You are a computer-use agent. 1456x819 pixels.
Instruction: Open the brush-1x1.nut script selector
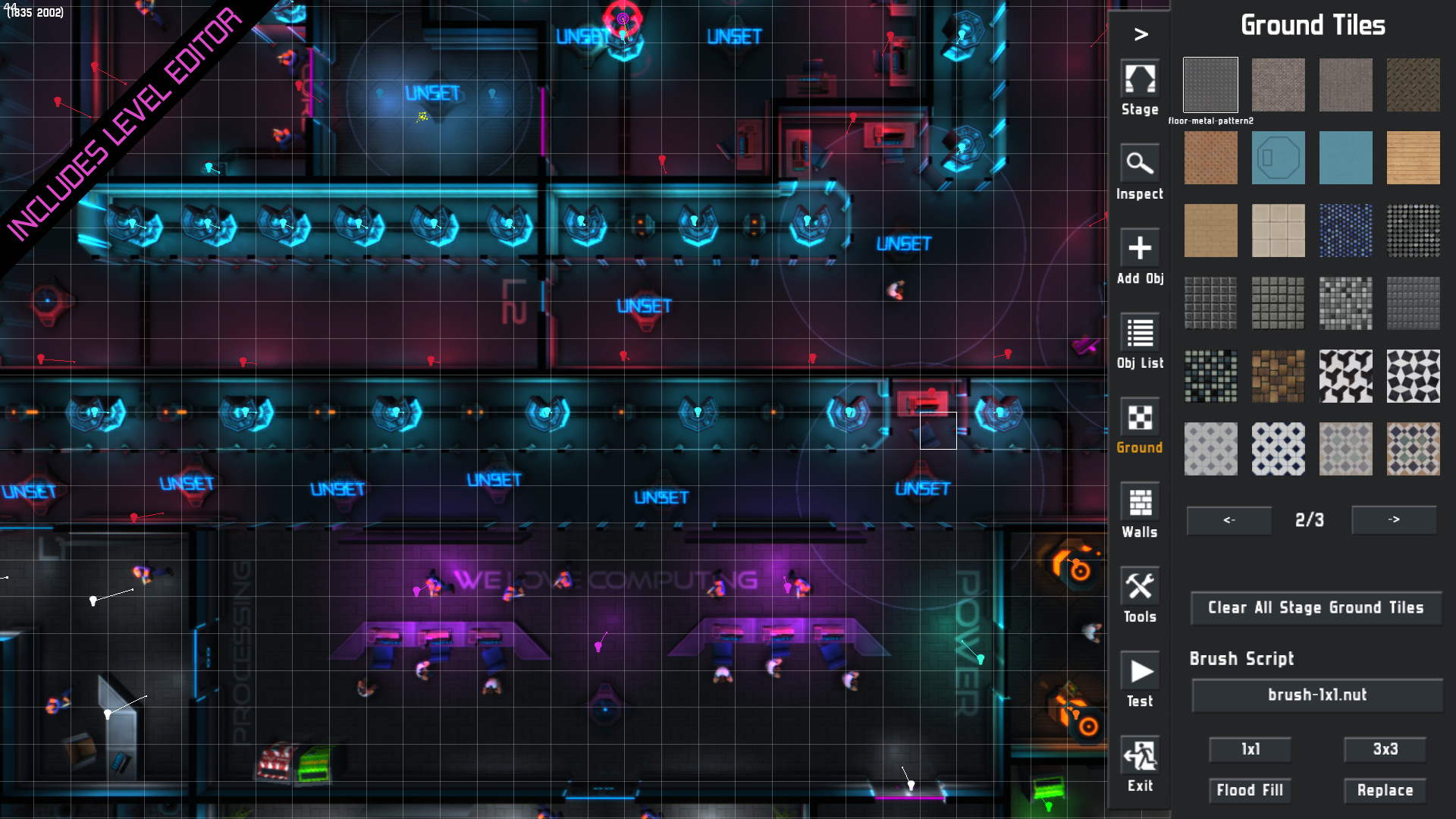[x=1316, y=694]
